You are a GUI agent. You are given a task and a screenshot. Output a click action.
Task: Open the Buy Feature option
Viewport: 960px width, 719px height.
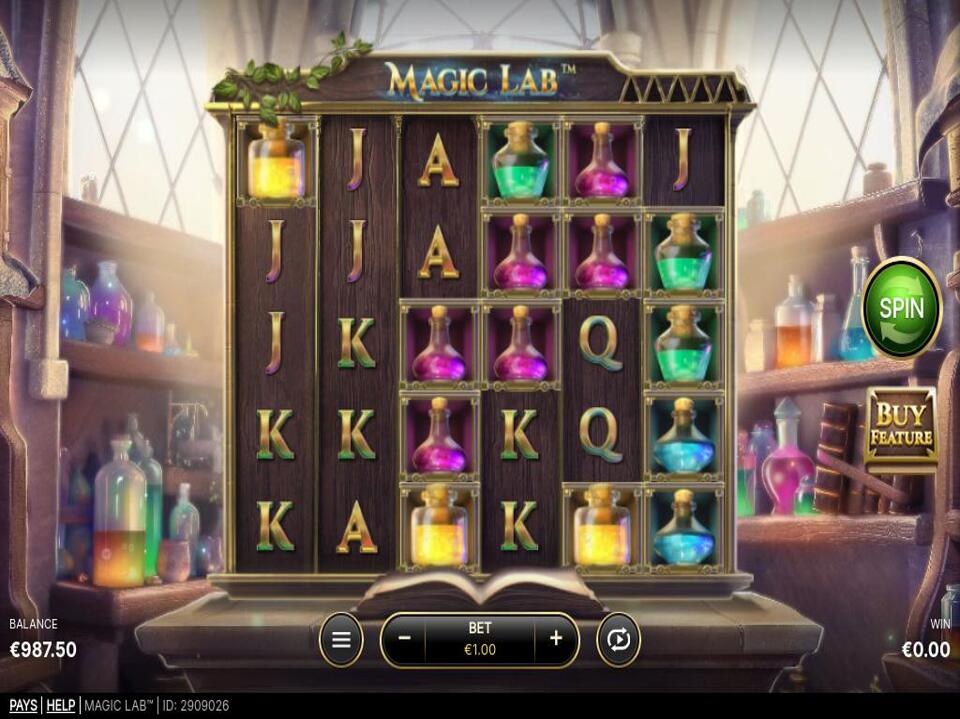(900, 428)
